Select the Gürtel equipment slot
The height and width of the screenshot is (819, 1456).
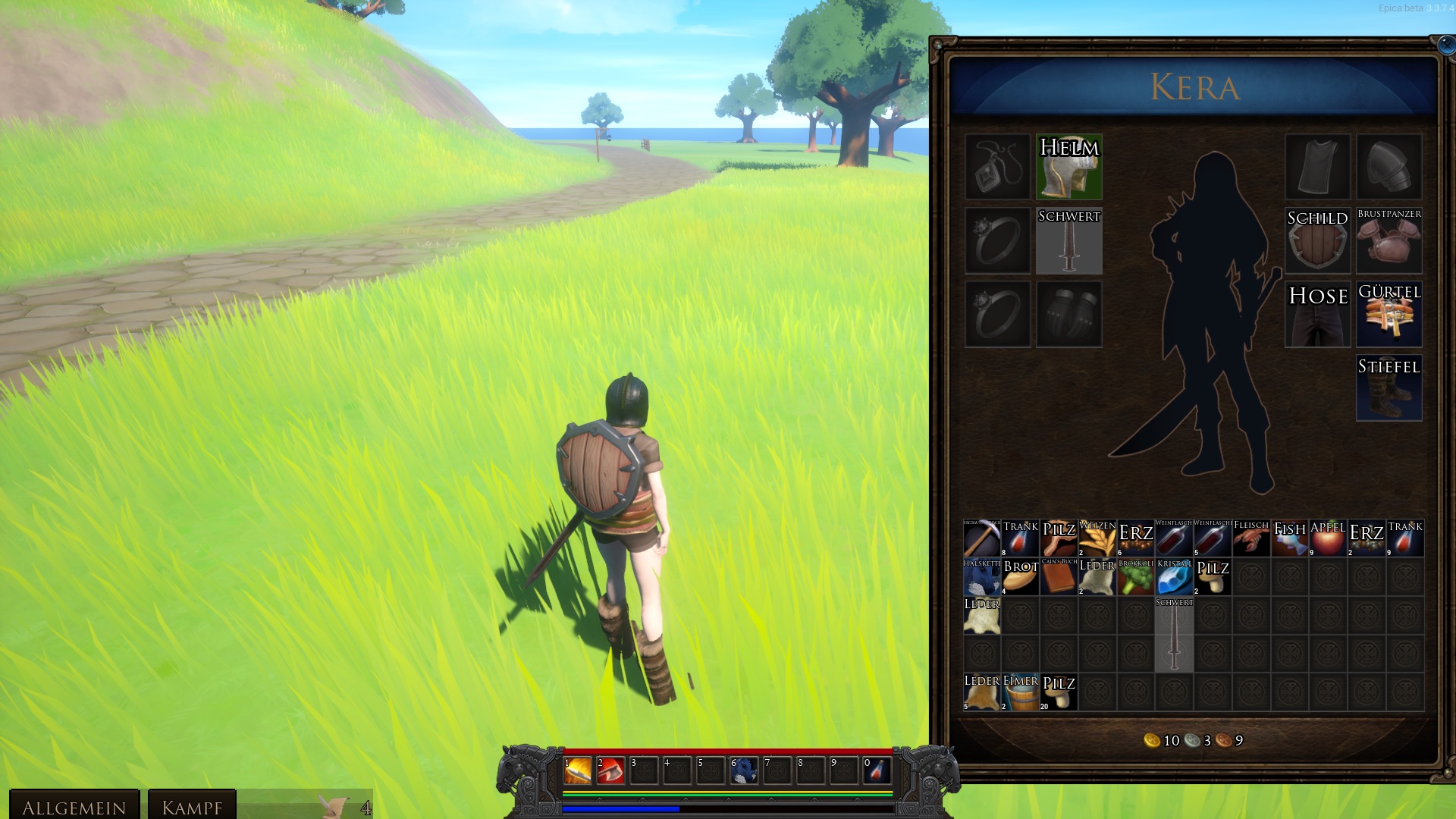tap(1389, 315)
